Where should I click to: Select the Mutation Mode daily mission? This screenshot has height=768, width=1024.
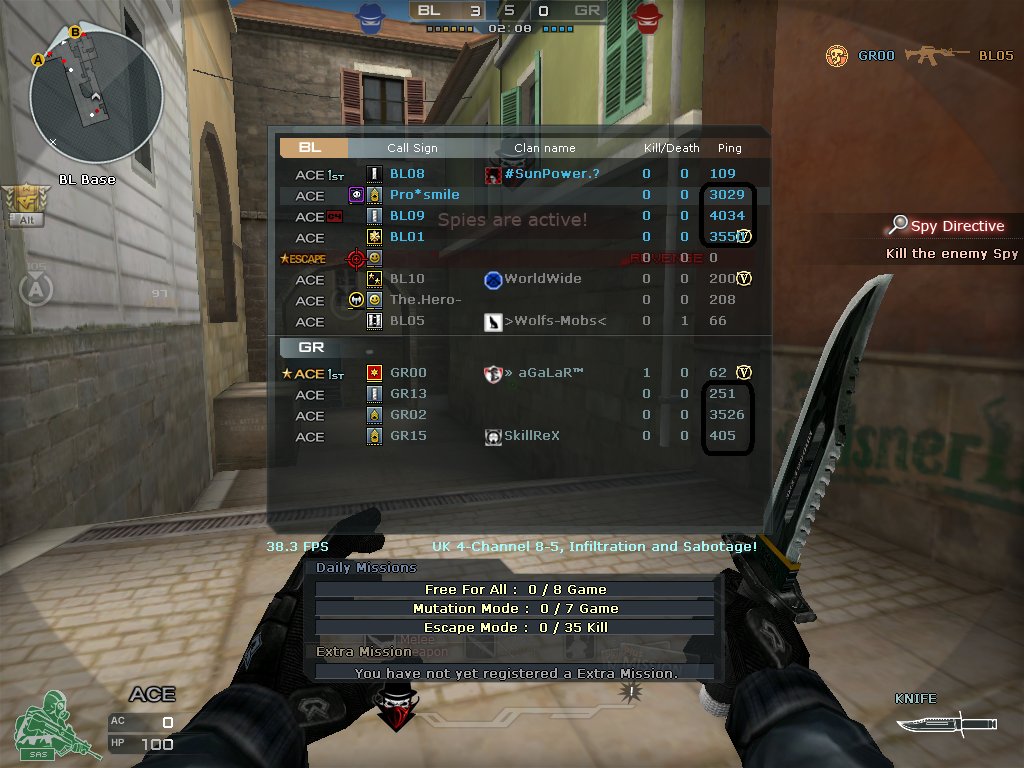tap(515, 609)
